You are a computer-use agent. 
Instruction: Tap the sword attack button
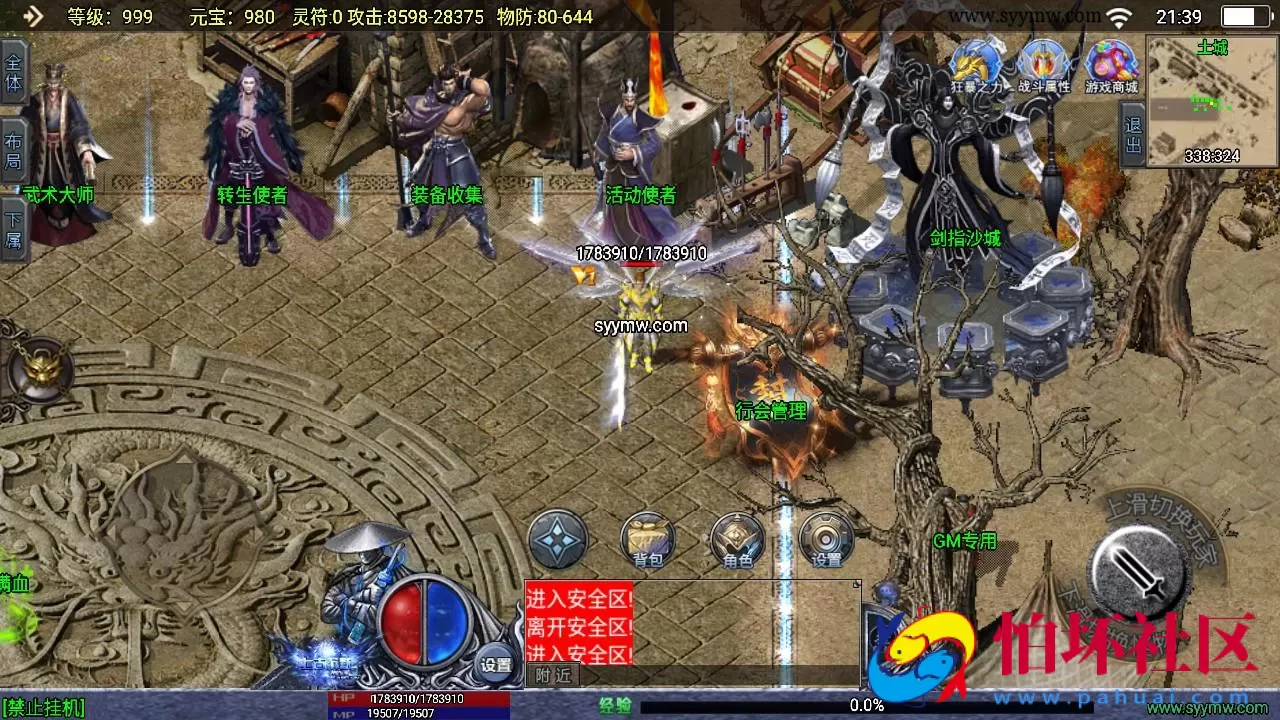[x=1139, y=571]
